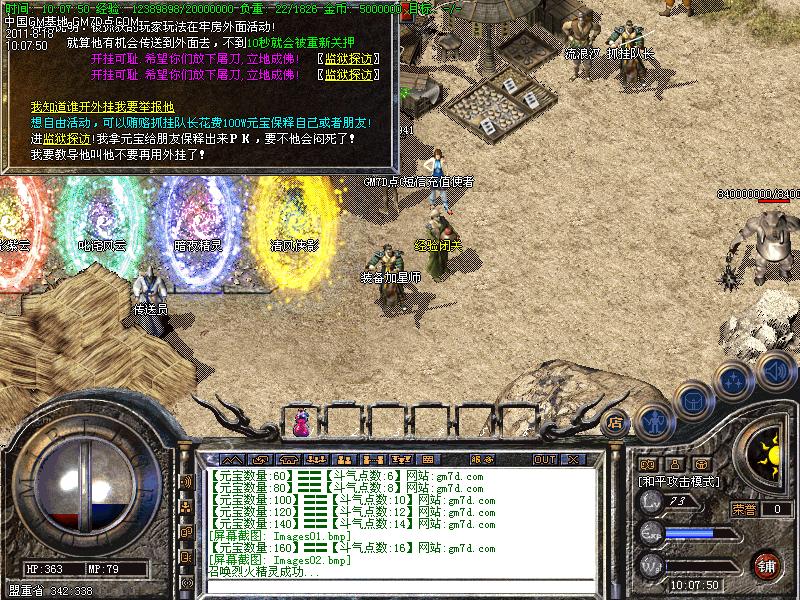Click the OUT button above the chat

[x=544, y=459]
